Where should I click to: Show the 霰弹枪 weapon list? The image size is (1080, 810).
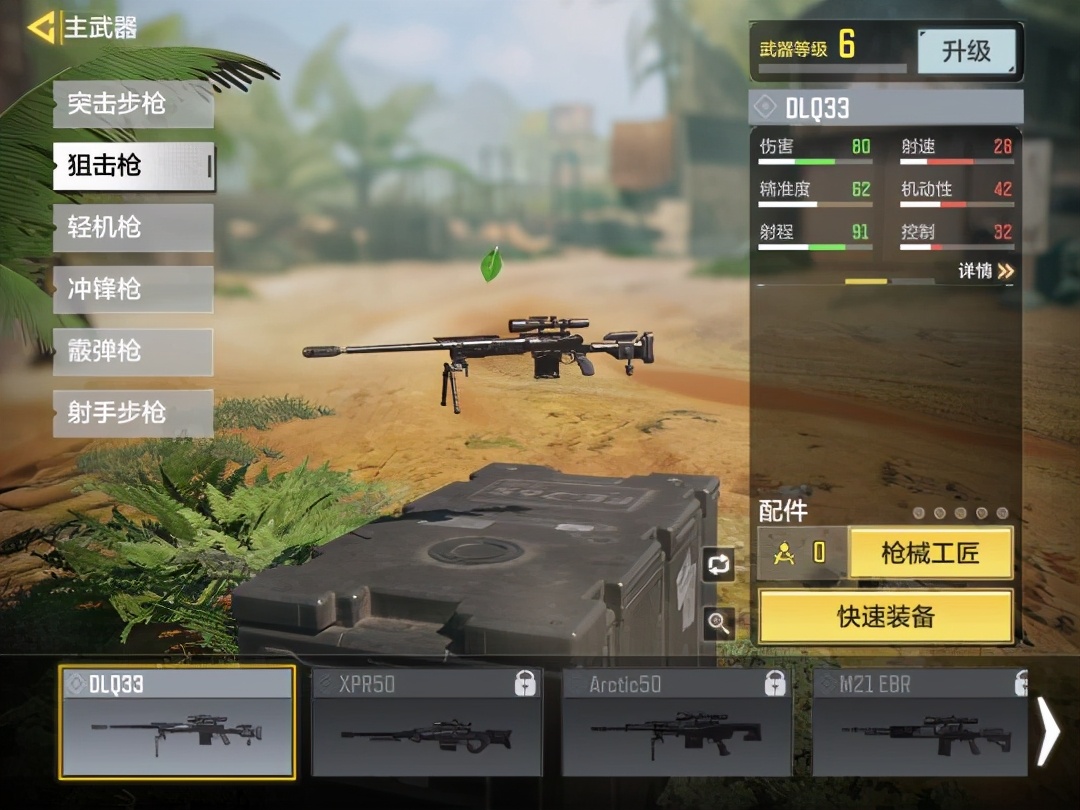tap(133, 352)
